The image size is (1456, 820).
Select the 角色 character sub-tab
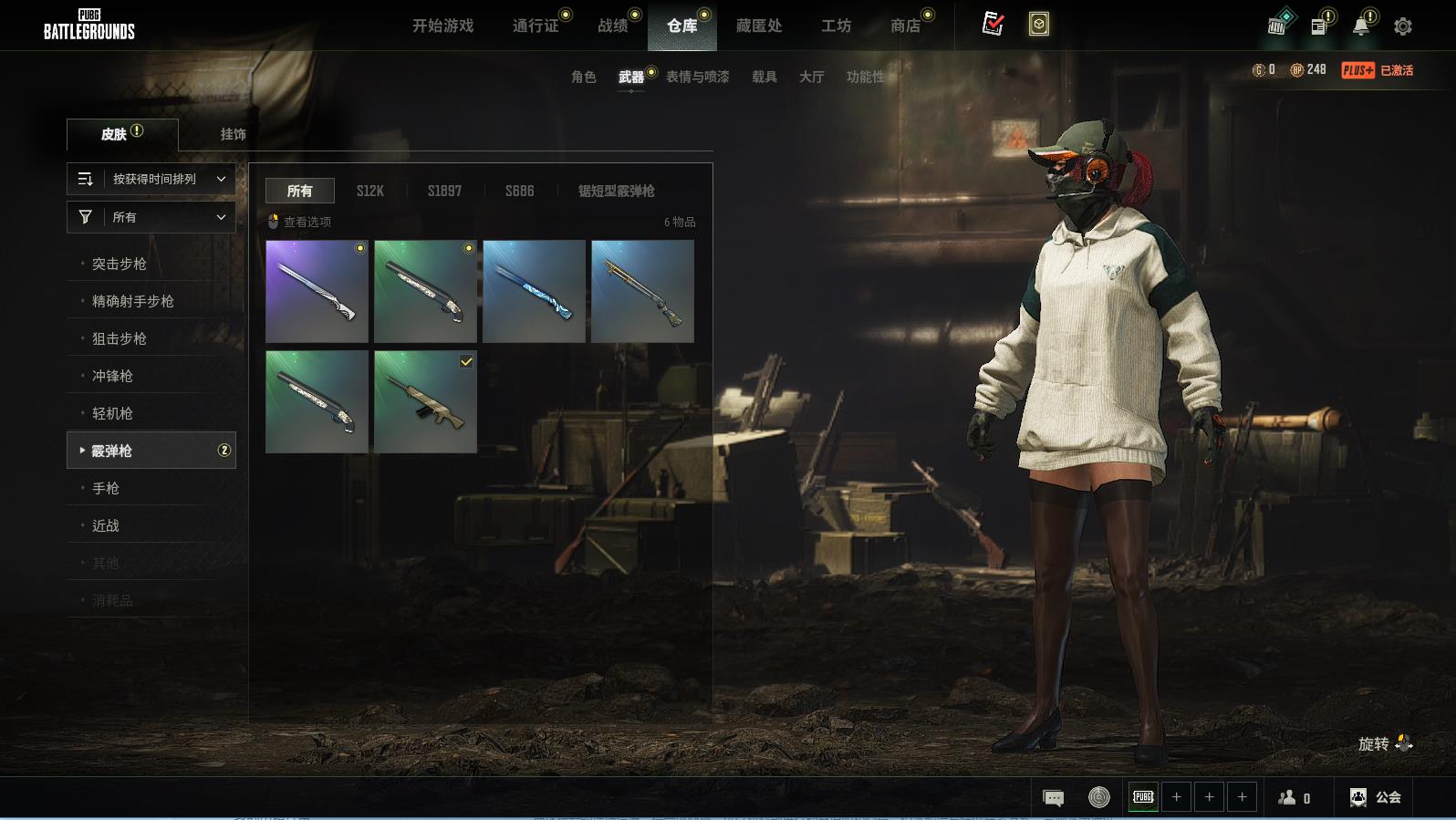coord(583,77)
